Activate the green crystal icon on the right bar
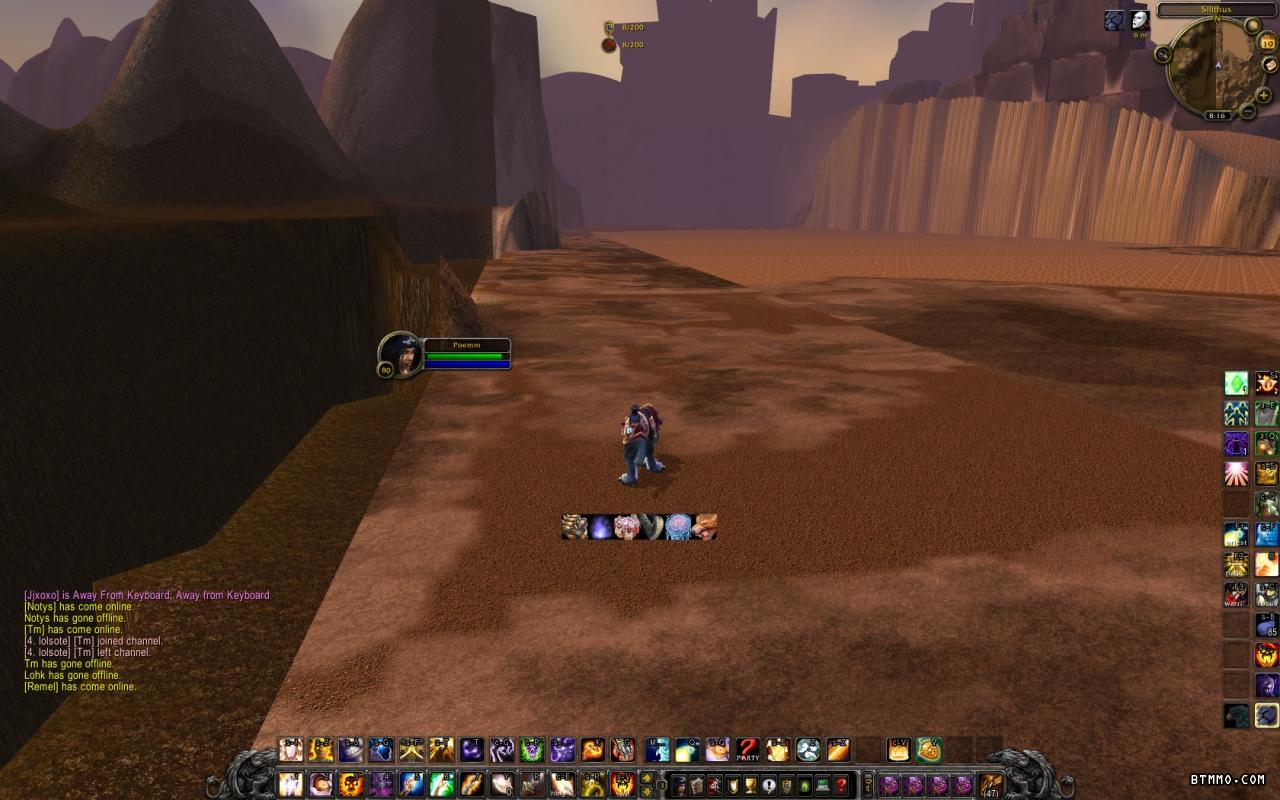This screenshot has width=1280, height=800. (1237, 384)
